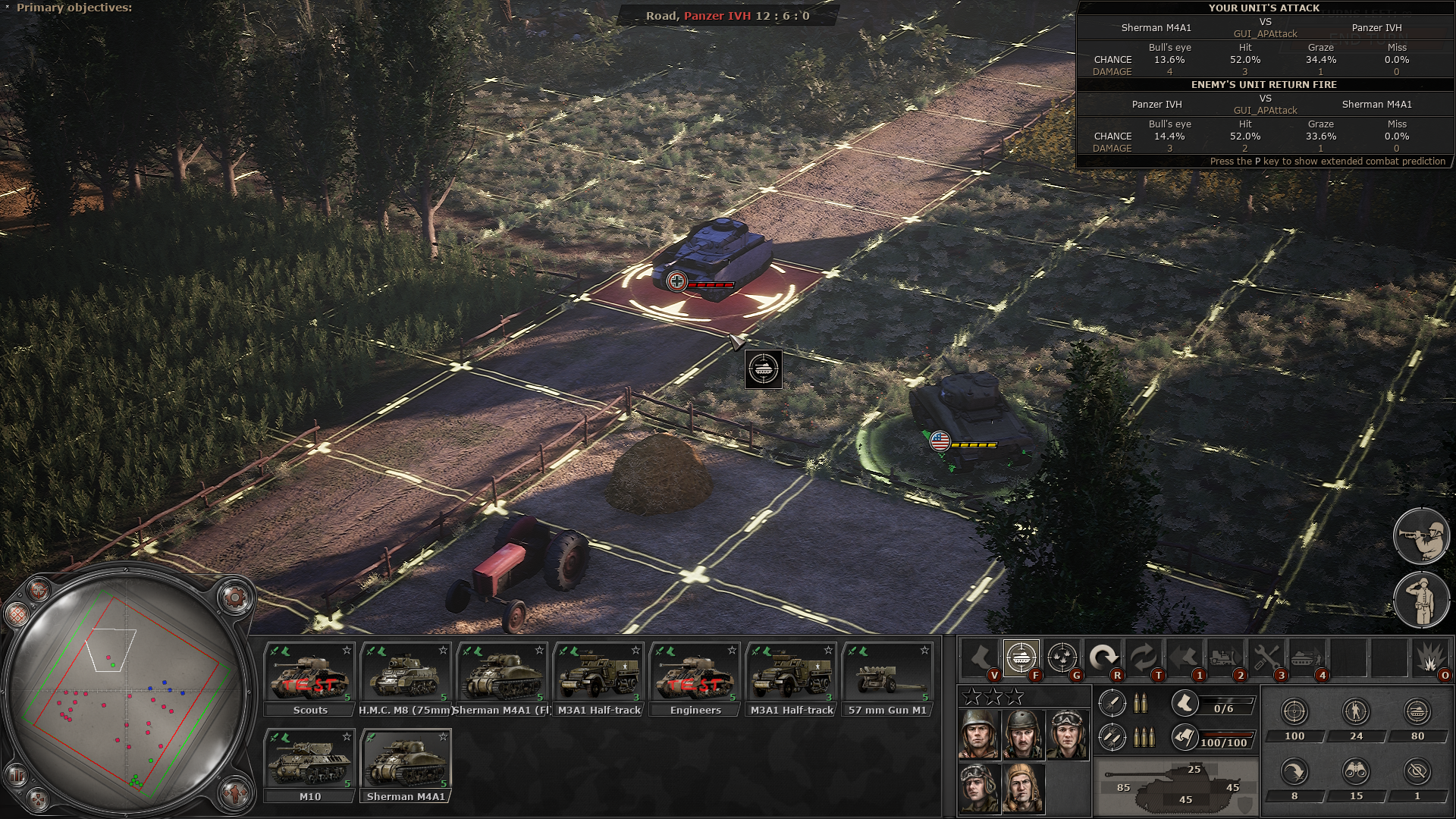Activate the area bombardment crosshair command
Viewport: 1456px width, 819px height.
click(x=1062, y=657)
